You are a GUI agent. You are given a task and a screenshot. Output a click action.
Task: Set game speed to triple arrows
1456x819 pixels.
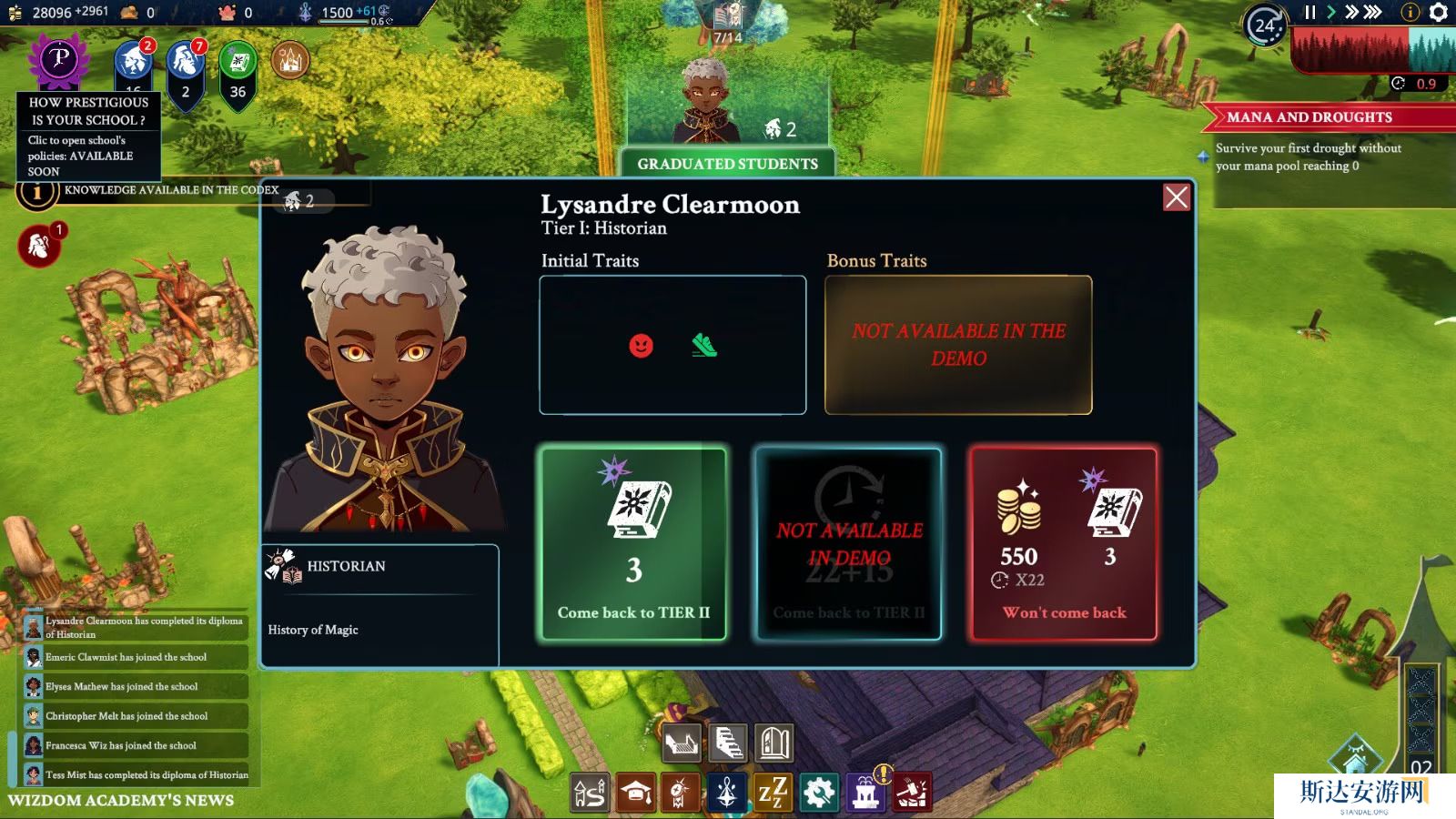[x=1373, y=12]
